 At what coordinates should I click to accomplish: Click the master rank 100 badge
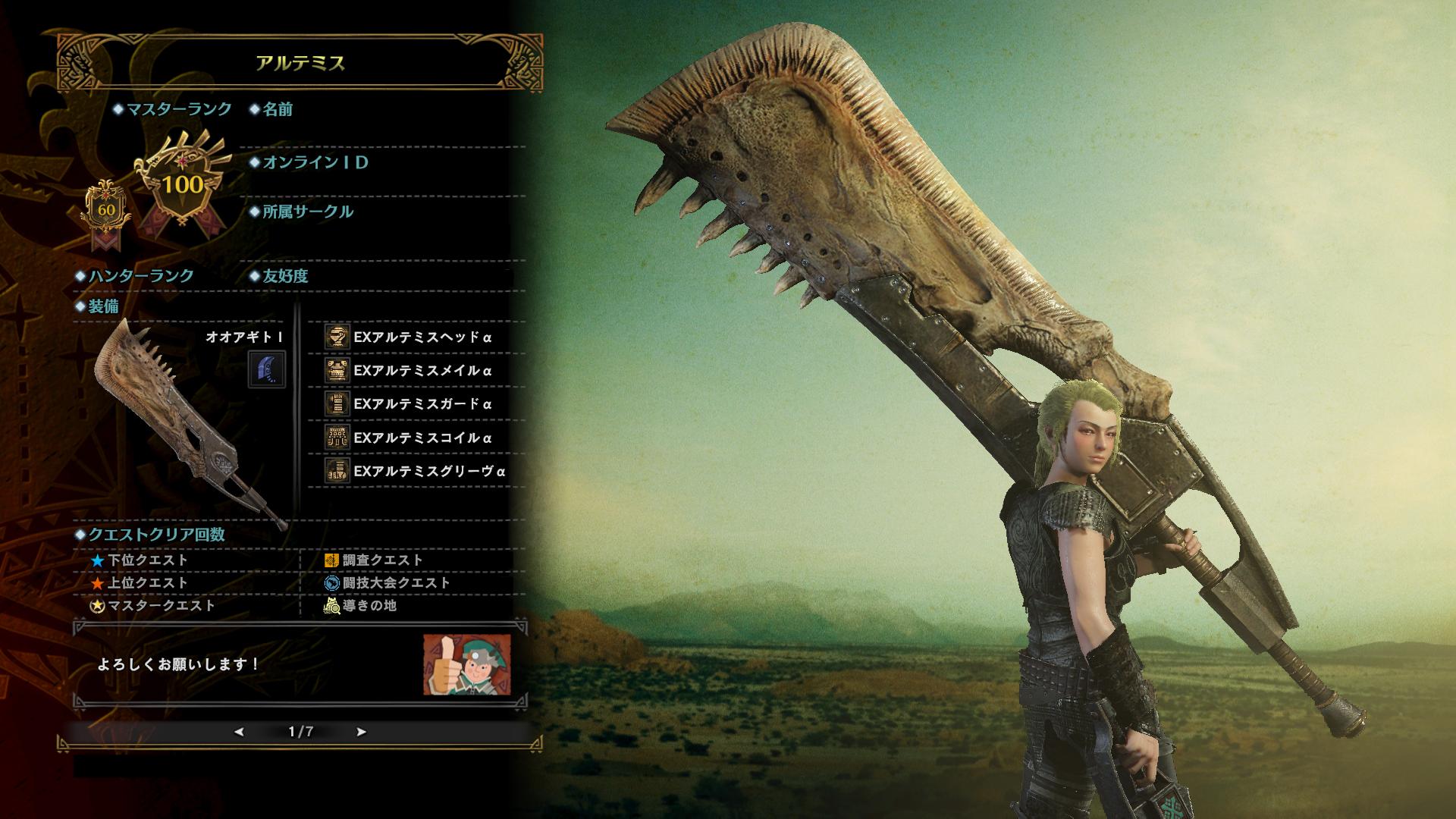(x=183, y=184)
